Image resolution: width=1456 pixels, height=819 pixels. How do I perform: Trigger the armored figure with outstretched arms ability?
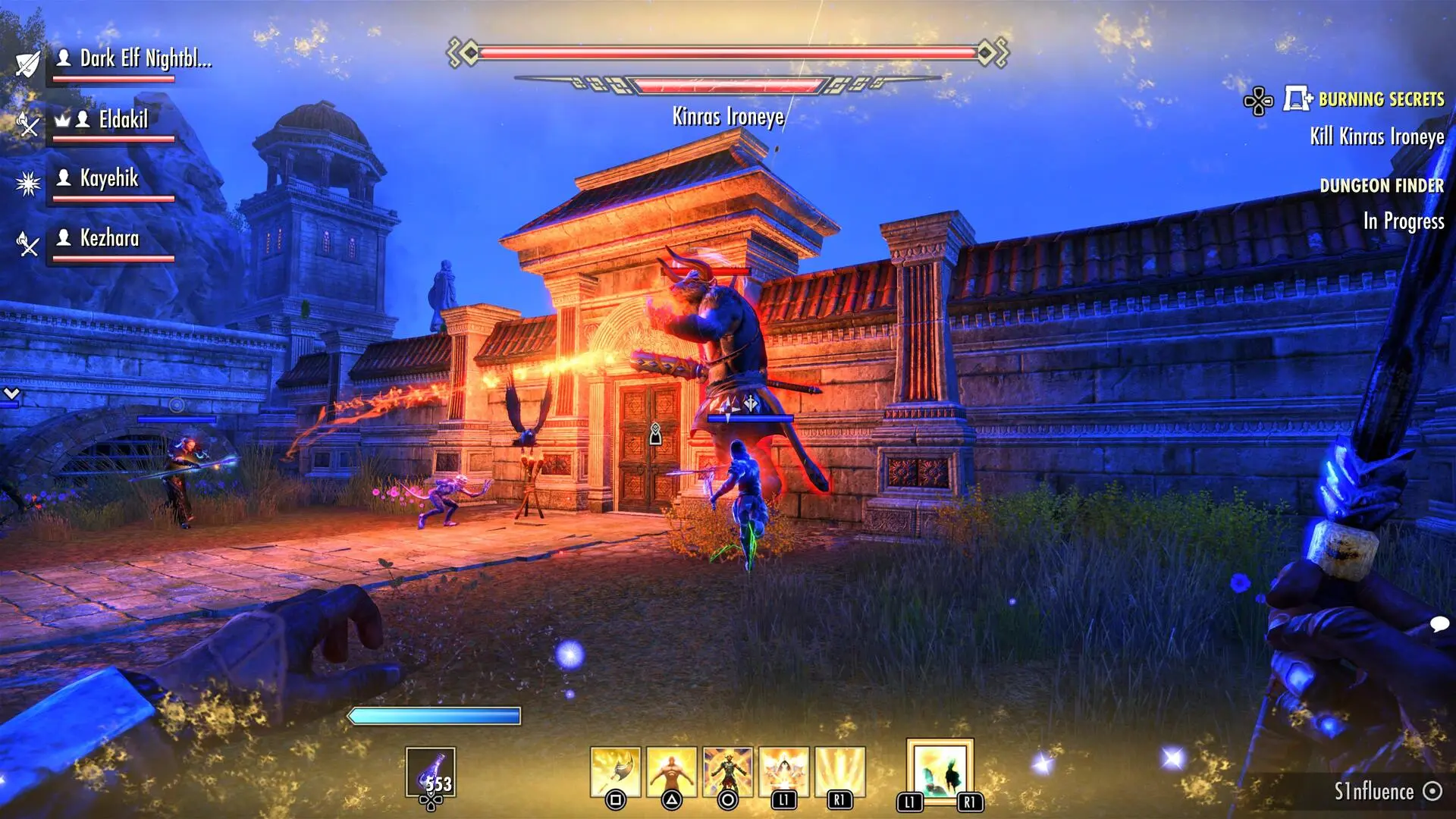(x=728, y=772)
